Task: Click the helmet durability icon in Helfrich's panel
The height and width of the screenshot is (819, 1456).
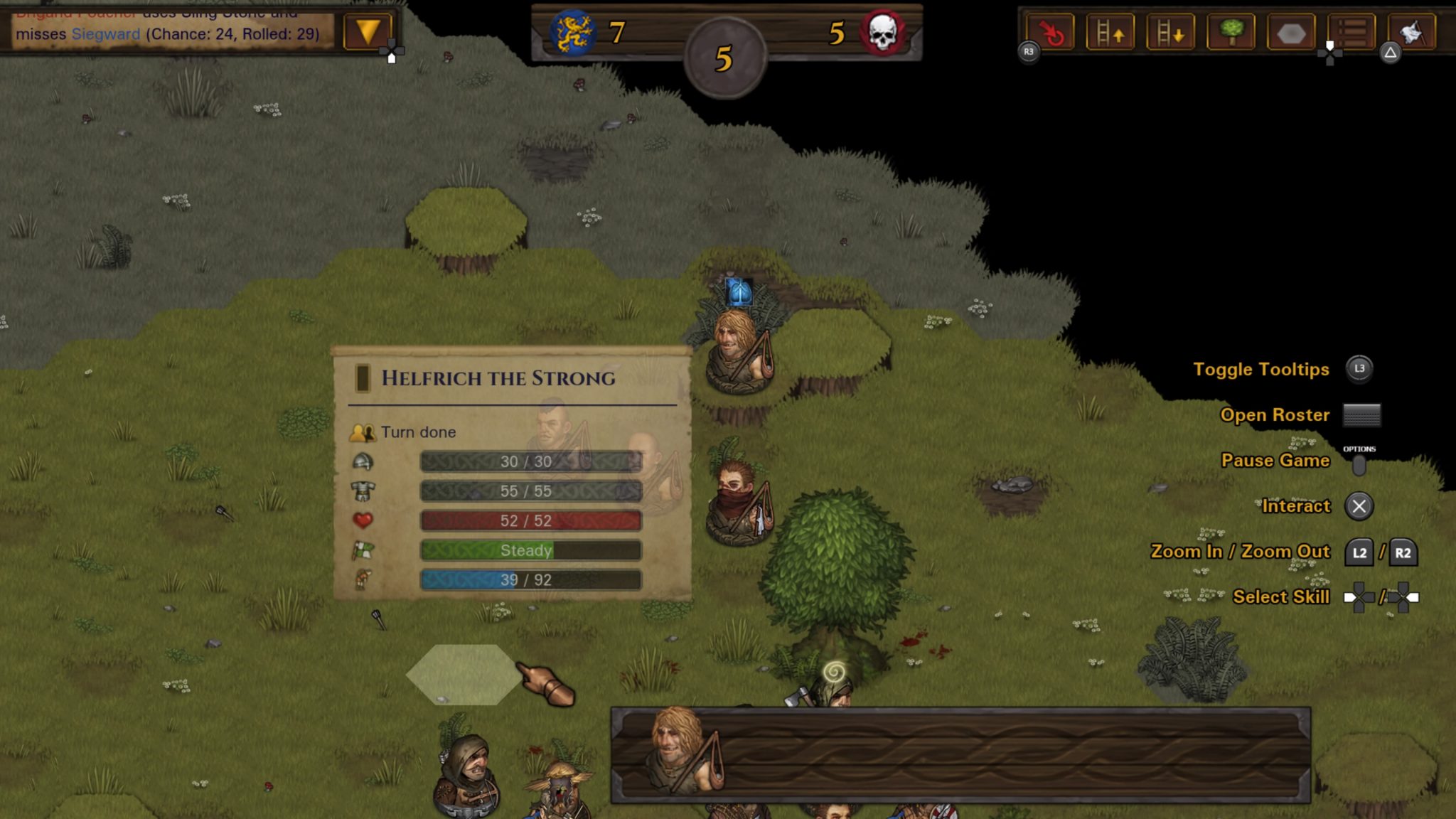Action: click(364, 461)
